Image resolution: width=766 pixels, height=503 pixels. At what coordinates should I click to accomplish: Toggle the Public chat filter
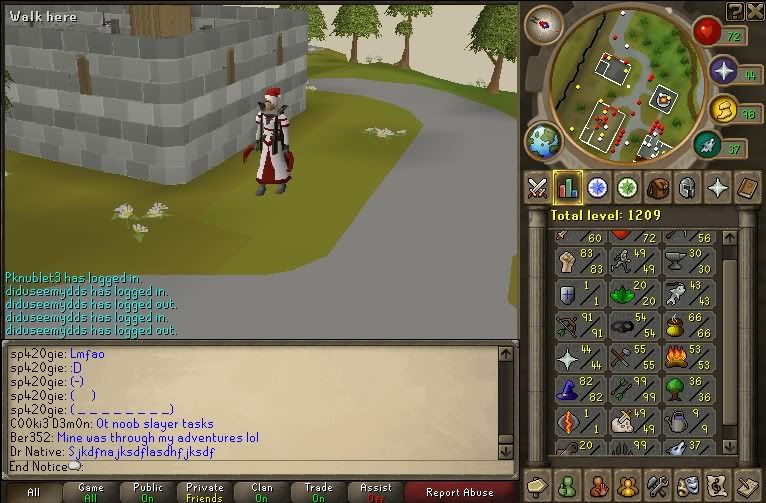(x=148, y=492)
